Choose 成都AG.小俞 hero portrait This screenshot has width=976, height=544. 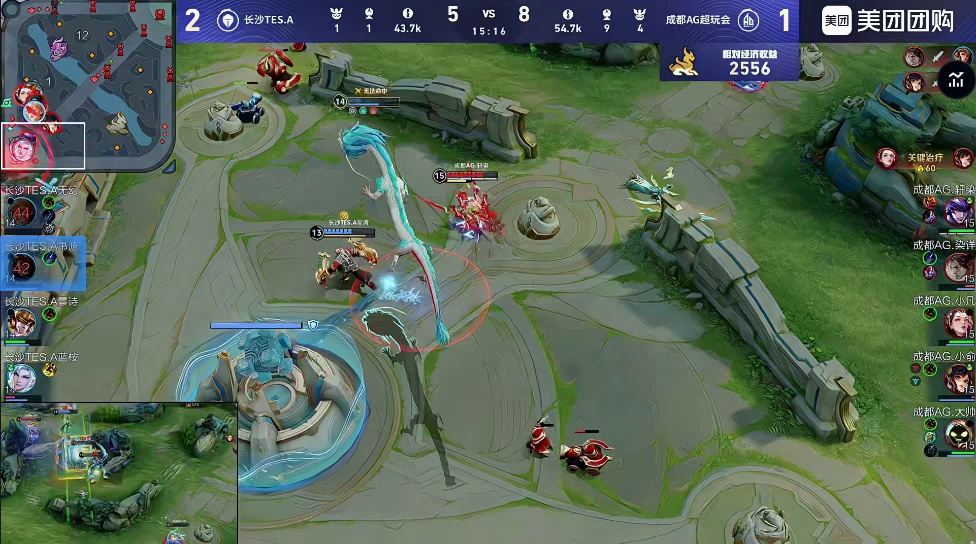click(958, 378)
